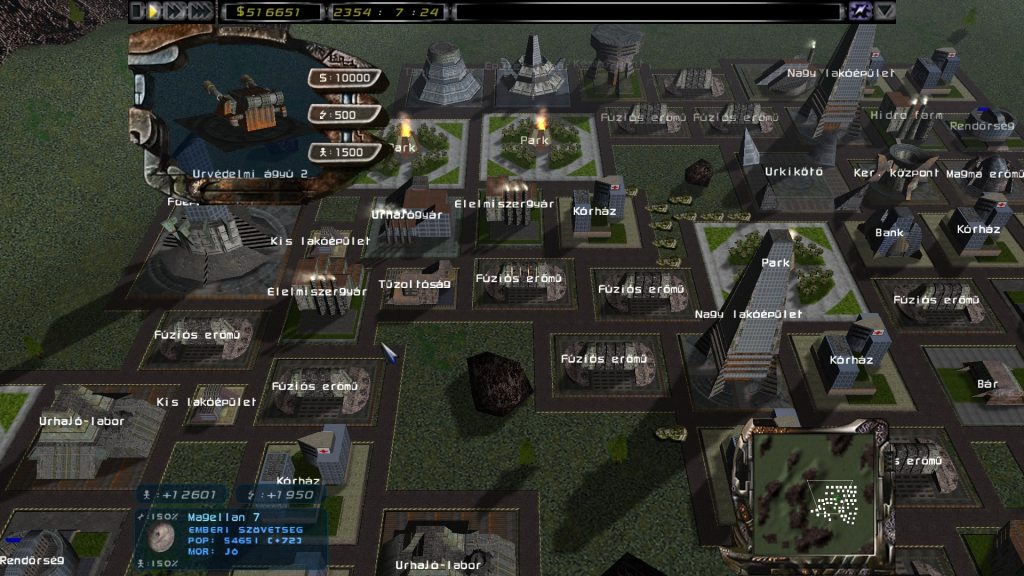Viewport: 1024px width, 576px height.
Task: Click the Magellan 7 planet icon
Action: click(x=161, y=537)
